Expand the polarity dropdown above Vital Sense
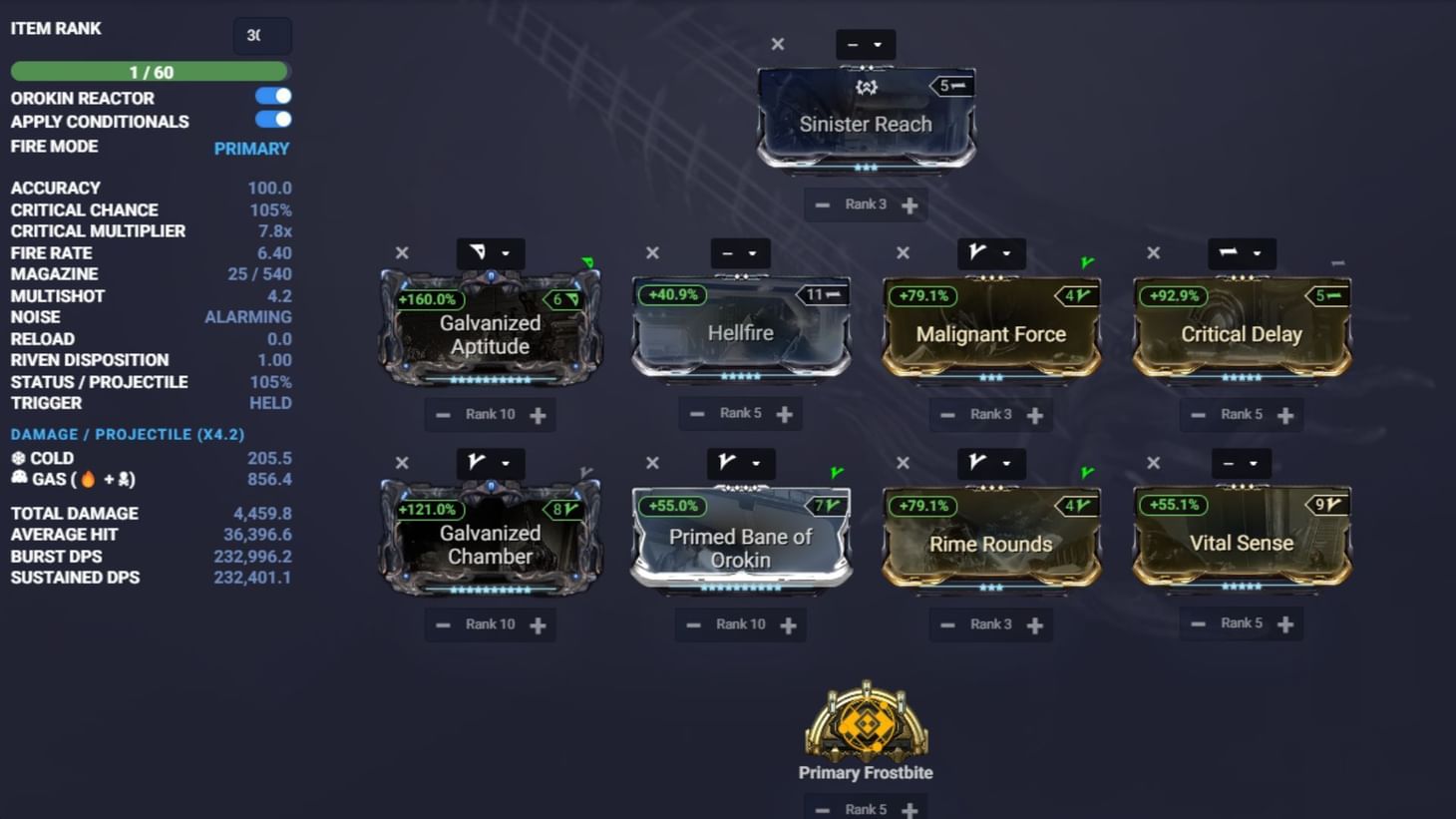This screenshot has width=1456, height=819. coord(1241,463)
